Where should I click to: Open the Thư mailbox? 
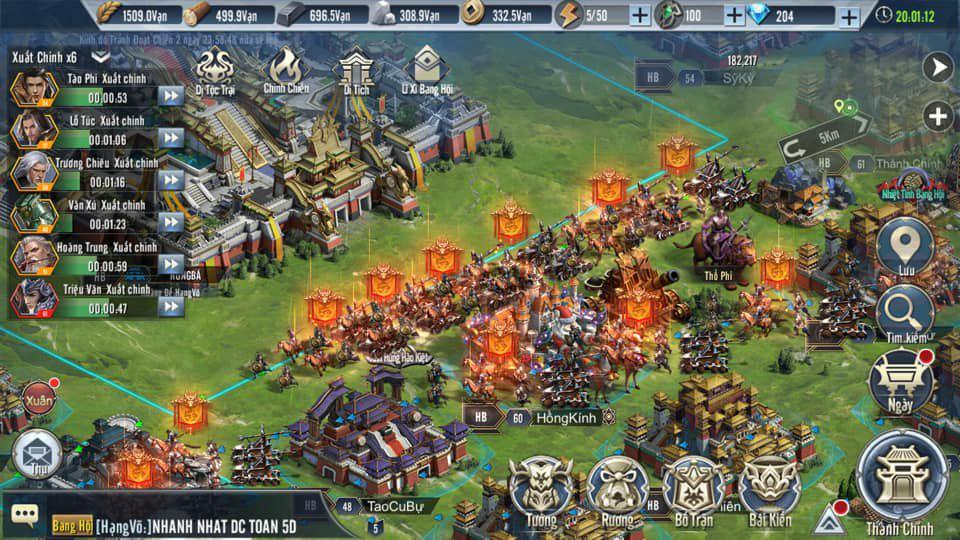tap(37, 453)
